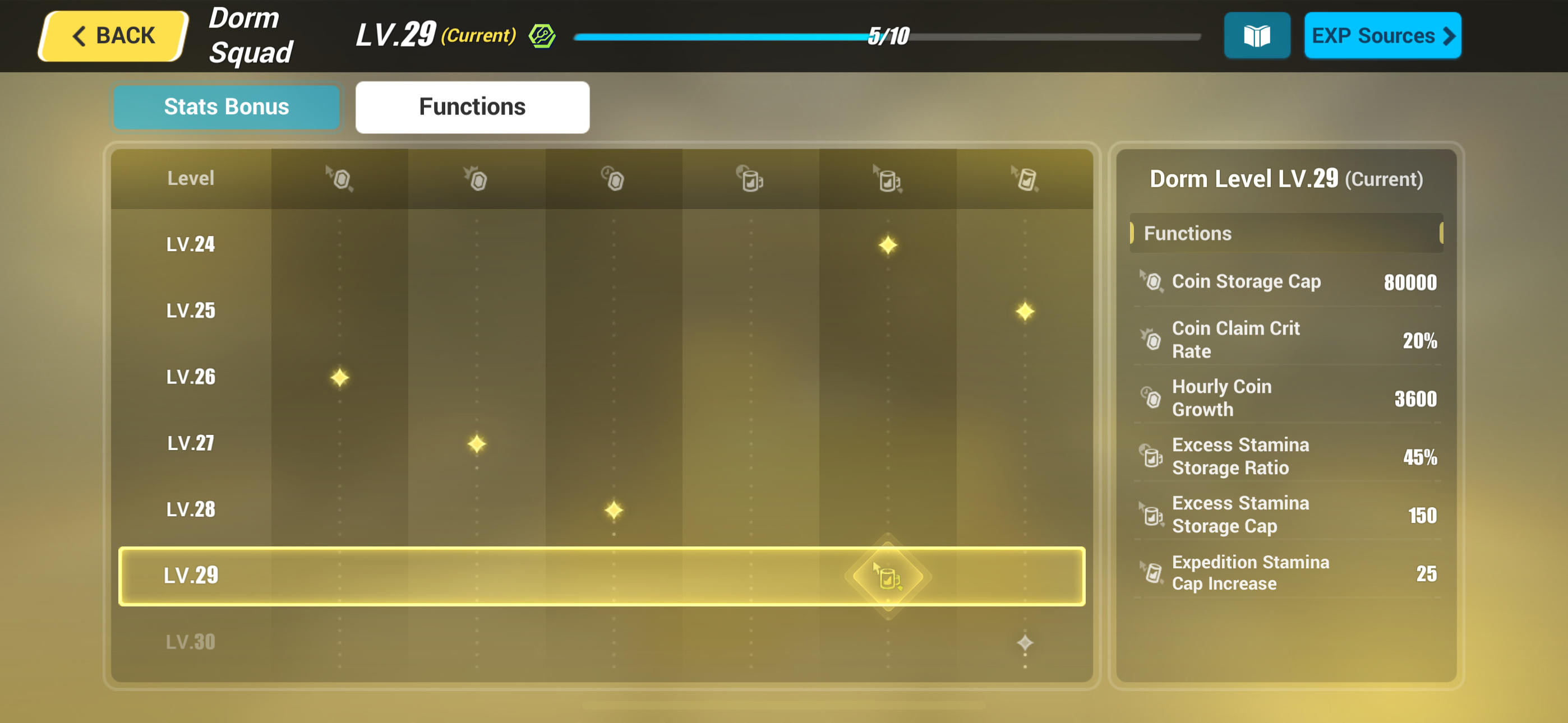Screen dimensions: 1568x723
Task: Select the star unlock marker at LV.26
Action: [x=340, y=377]
